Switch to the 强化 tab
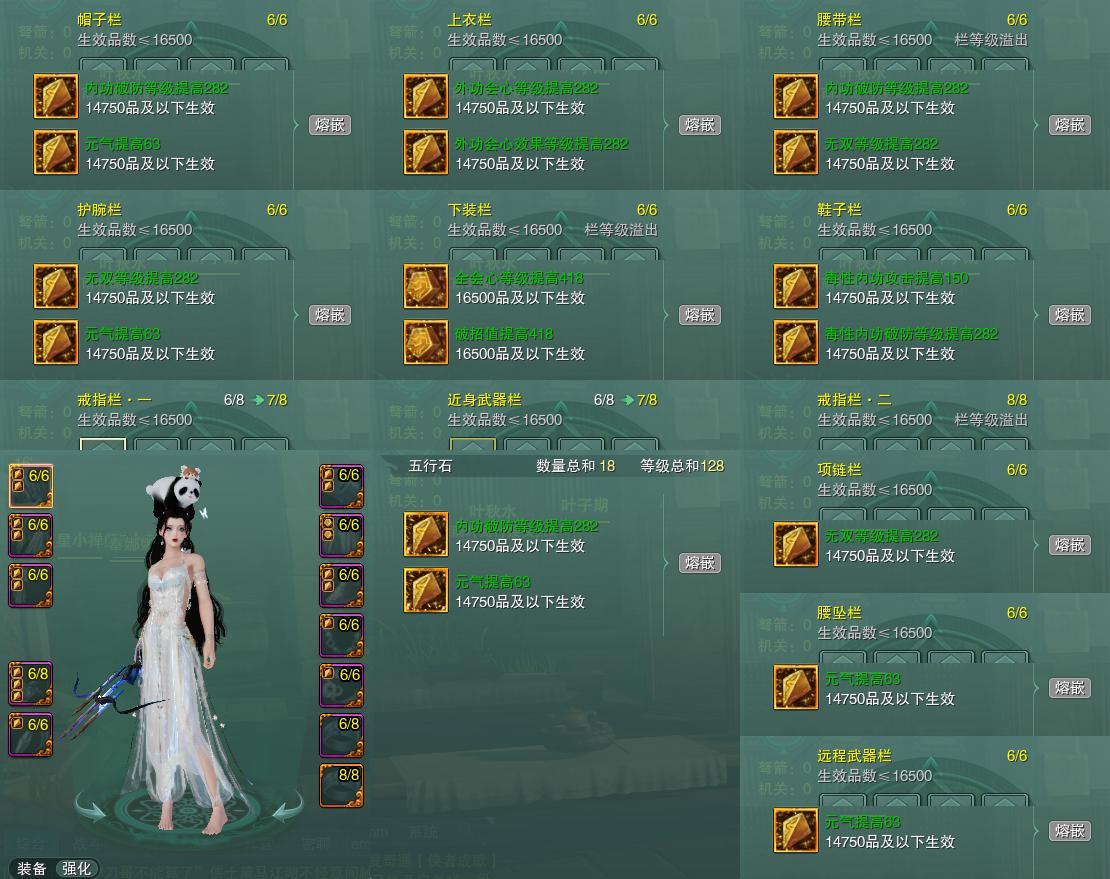1110x879 pixels. point(77,868)
